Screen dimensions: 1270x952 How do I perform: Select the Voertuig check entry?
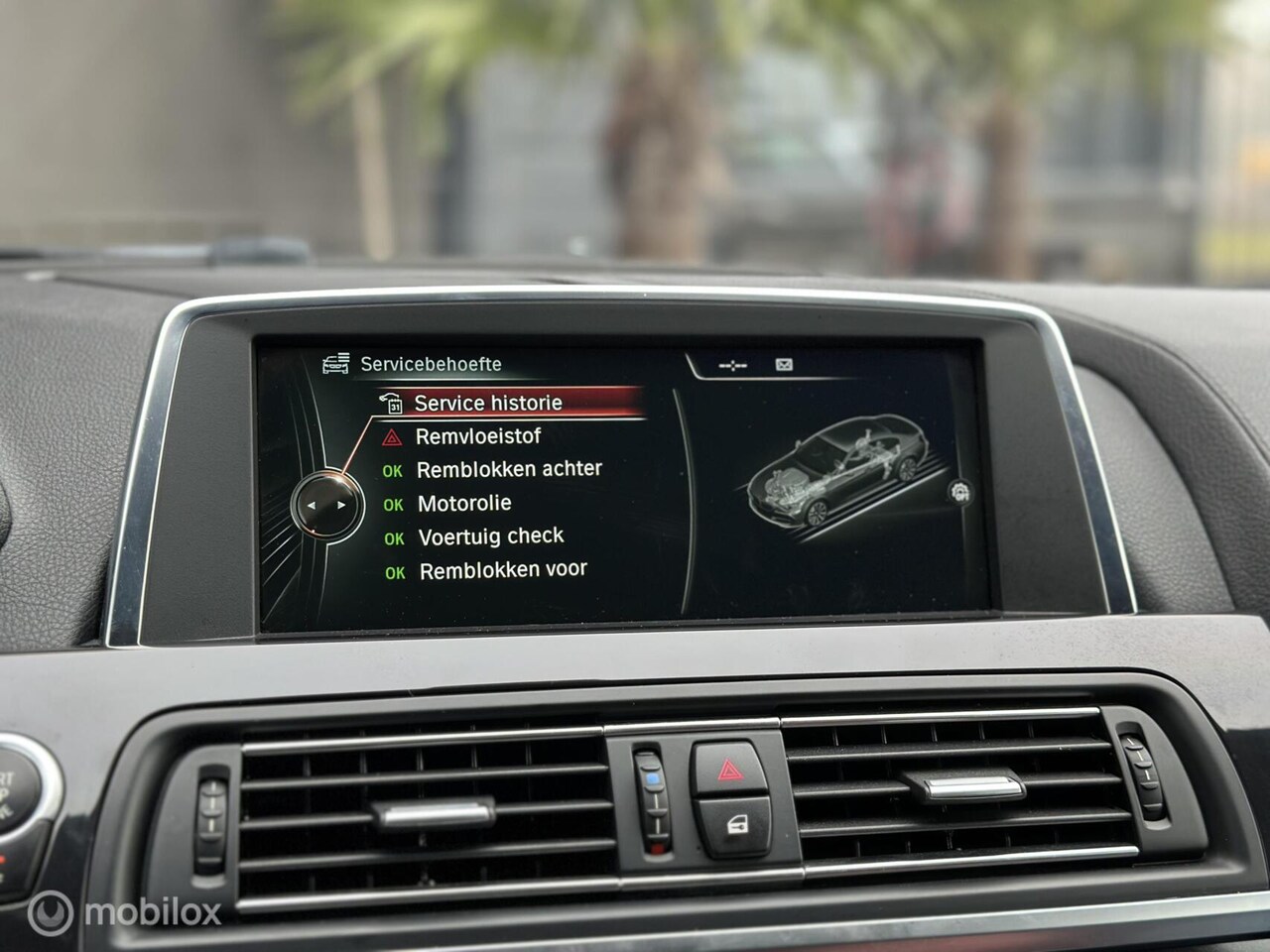point(490,536)
